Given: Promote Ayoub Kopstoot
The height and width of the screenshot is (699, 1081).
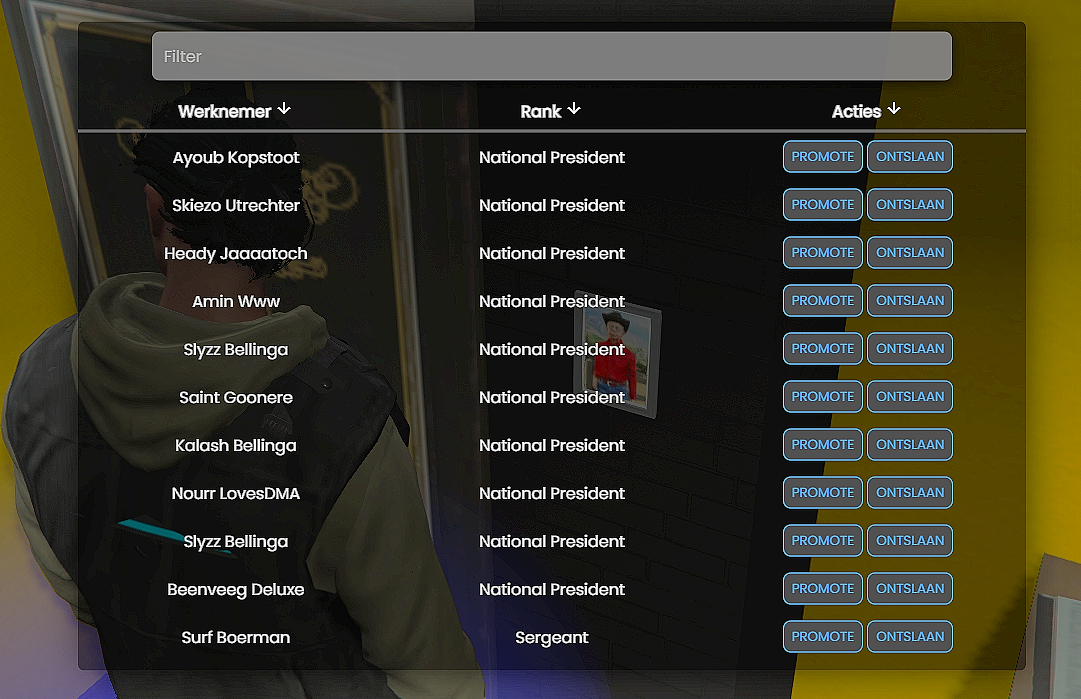Looking at the screenshot, I should tap(822, 157).
